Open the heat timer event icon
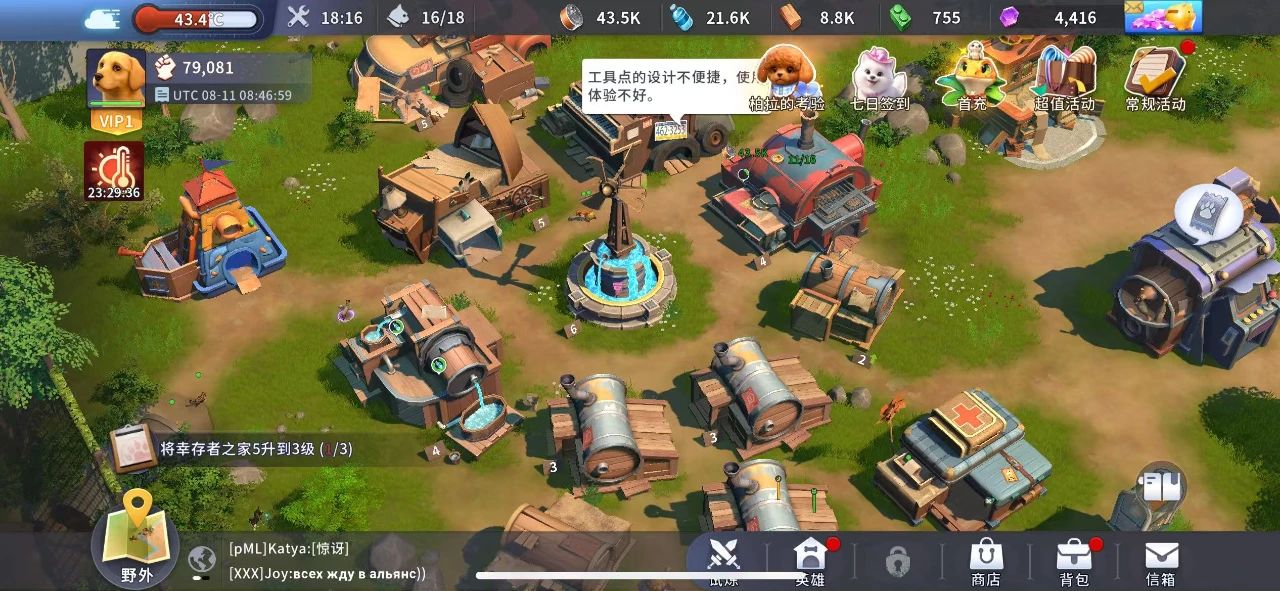Screen dimensions: 1280x591 pyautogui.click(x=114, y=170)
